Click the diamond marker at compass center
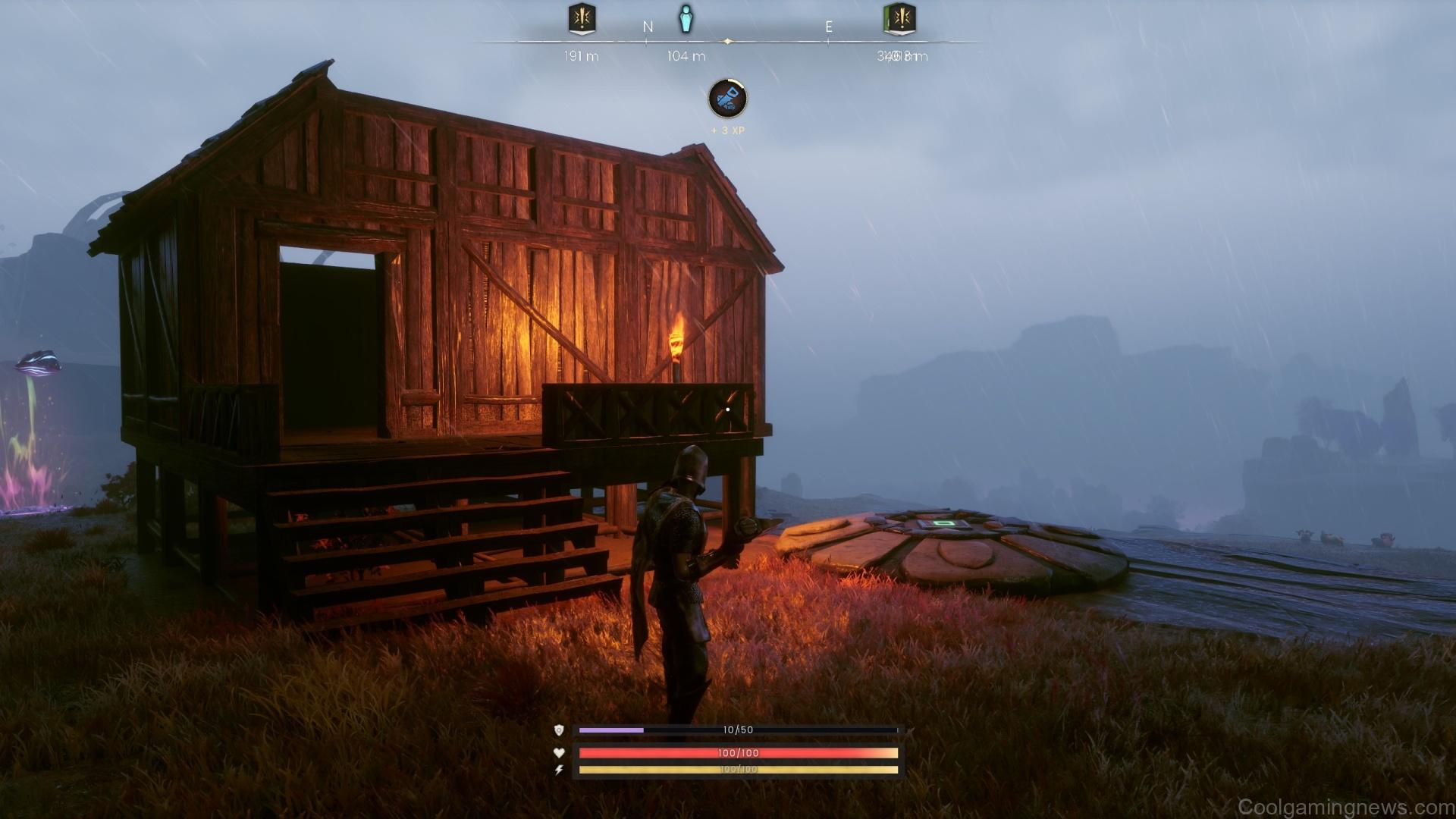The height and width of the screenshot is (819, 1456). click(730, 43)
